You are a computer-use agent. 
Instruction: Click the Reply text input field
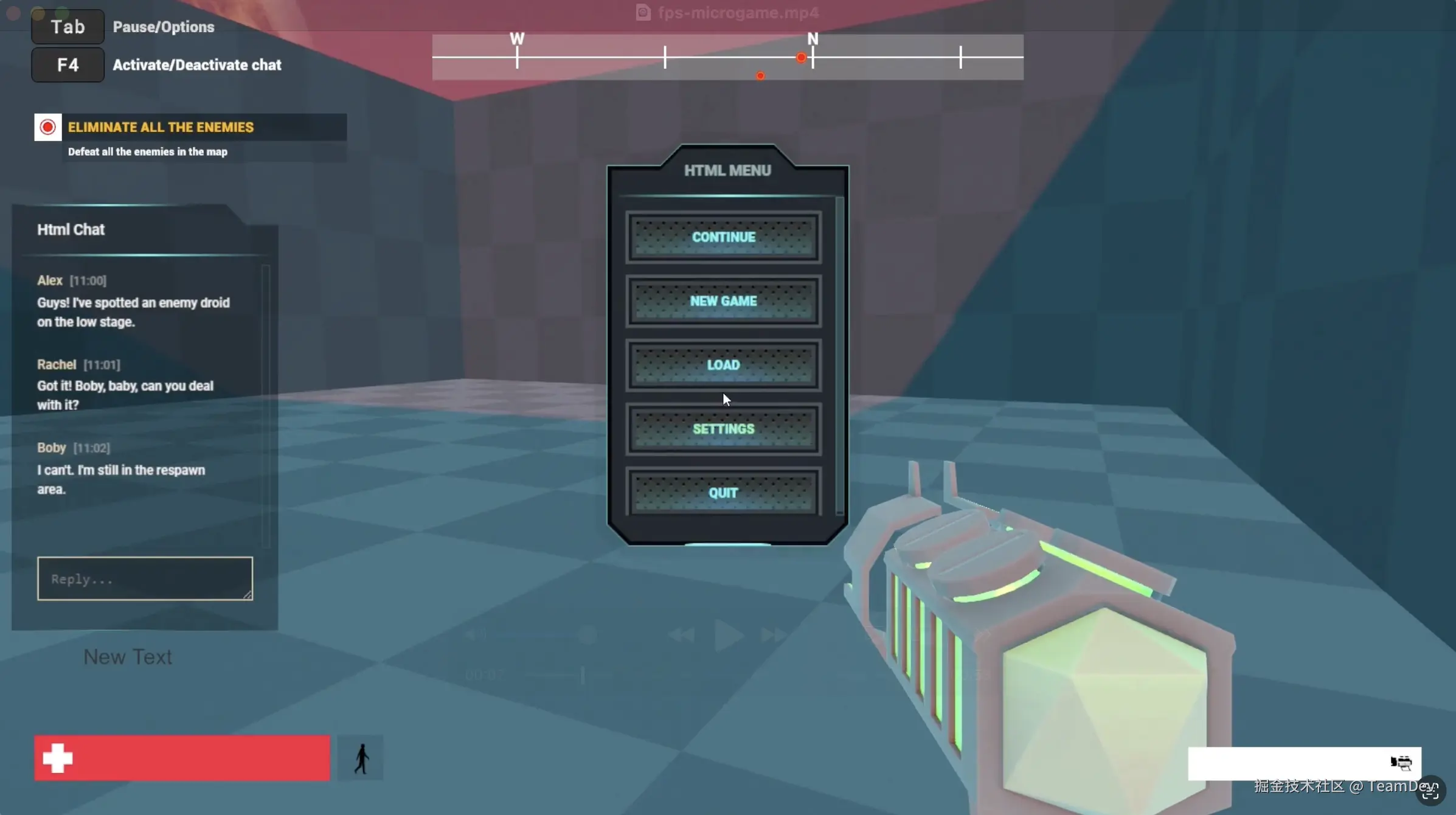point(144,578)
